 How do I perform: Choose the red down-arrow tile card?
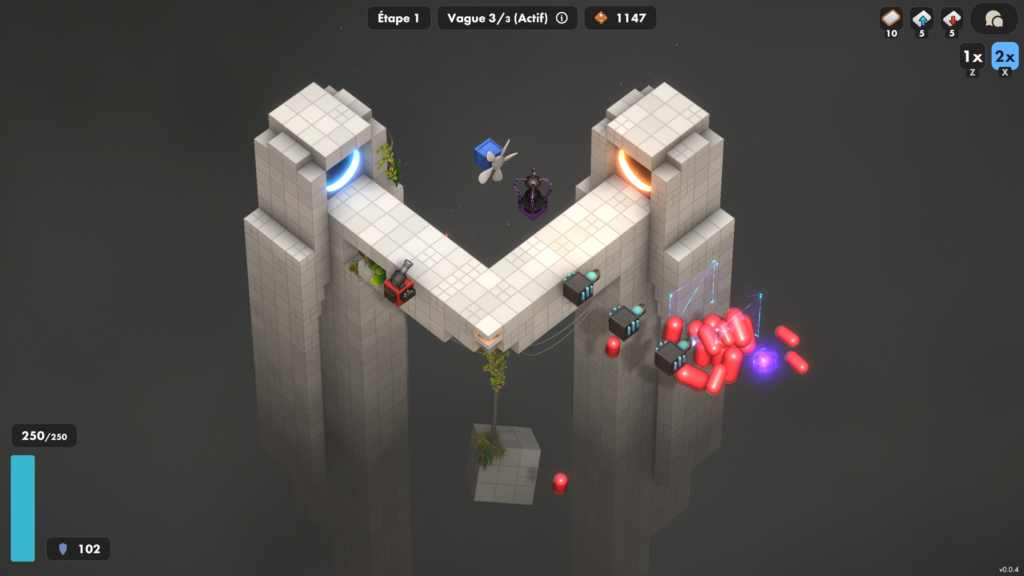953,18
